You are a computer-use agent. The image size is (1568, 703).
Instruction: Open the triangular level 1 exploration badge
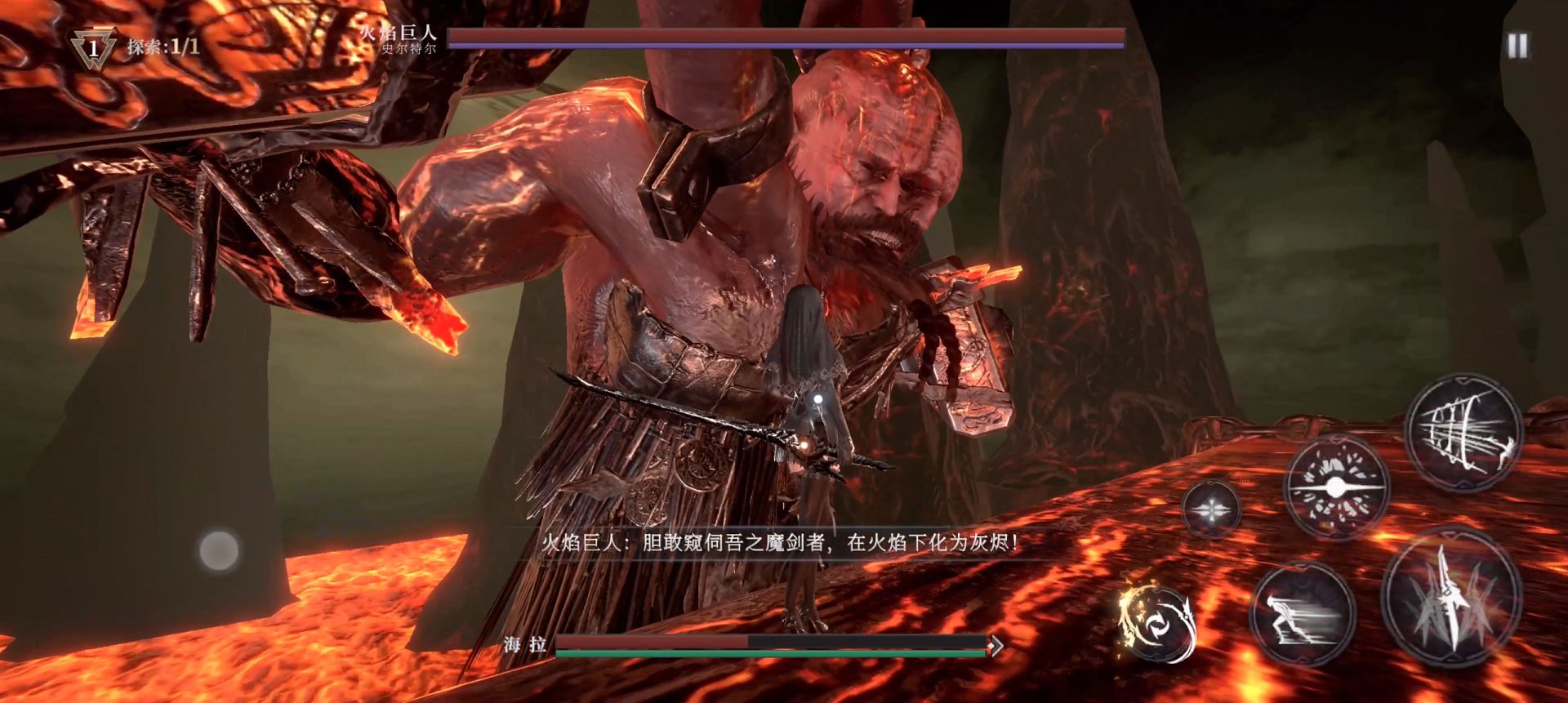[93, 47]
